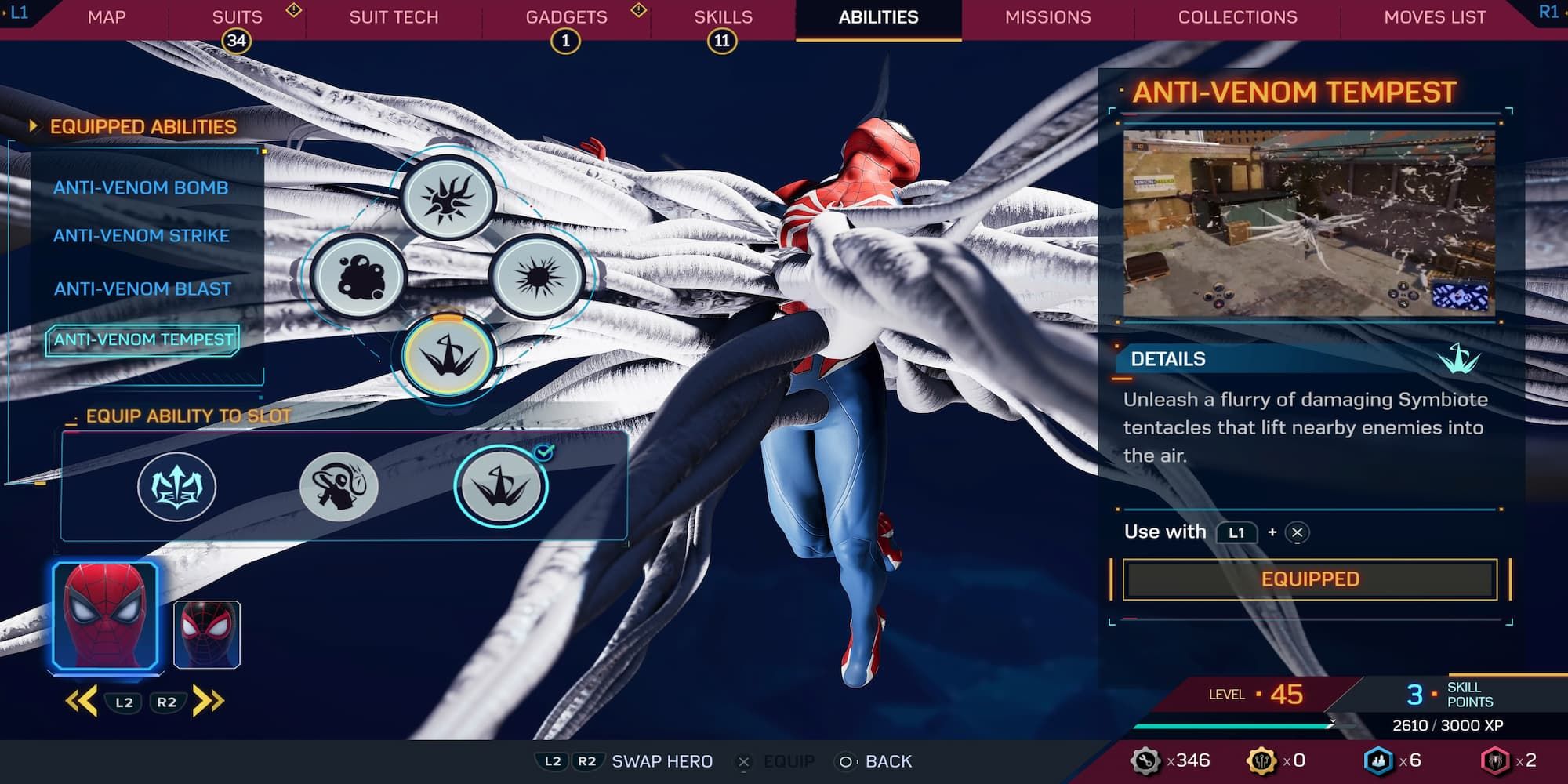The image size is (1568, 784).
Task: Select the Anti-Venom Bomb icon on the ability wheel
Action: [448, 198]
